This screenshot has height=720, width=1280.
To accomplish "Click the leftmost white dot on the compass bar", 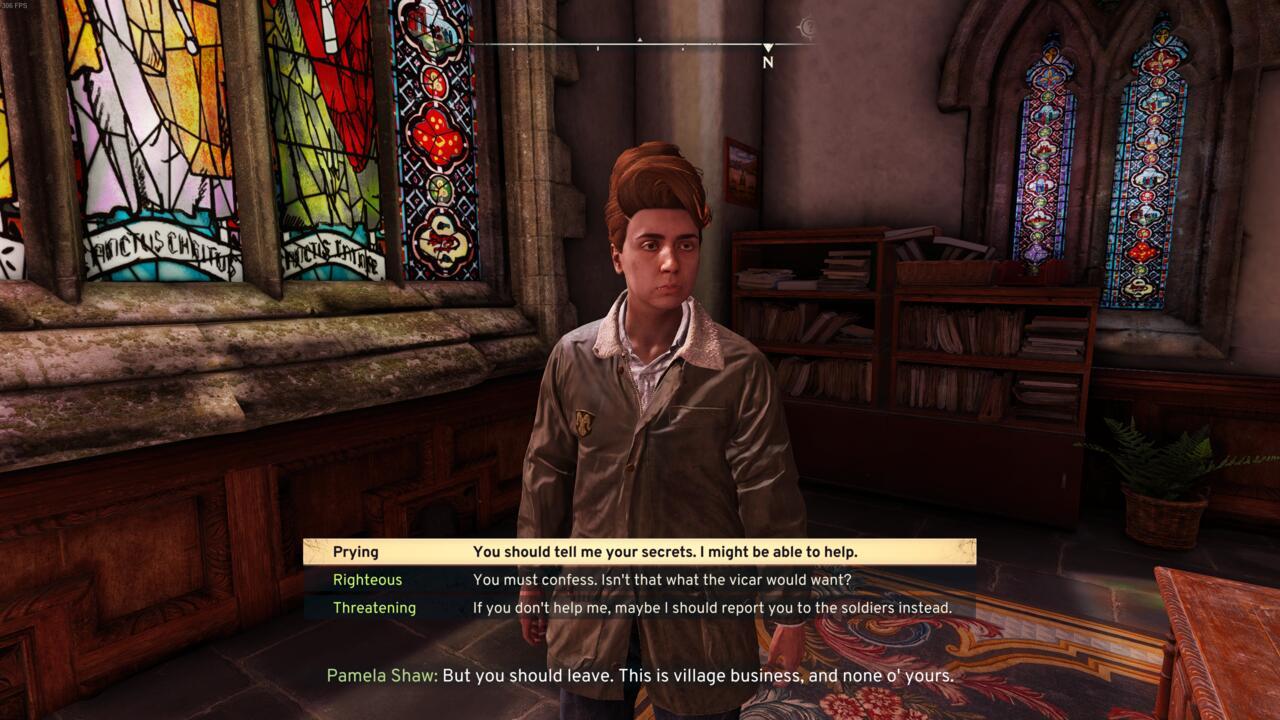I will 512,48.
